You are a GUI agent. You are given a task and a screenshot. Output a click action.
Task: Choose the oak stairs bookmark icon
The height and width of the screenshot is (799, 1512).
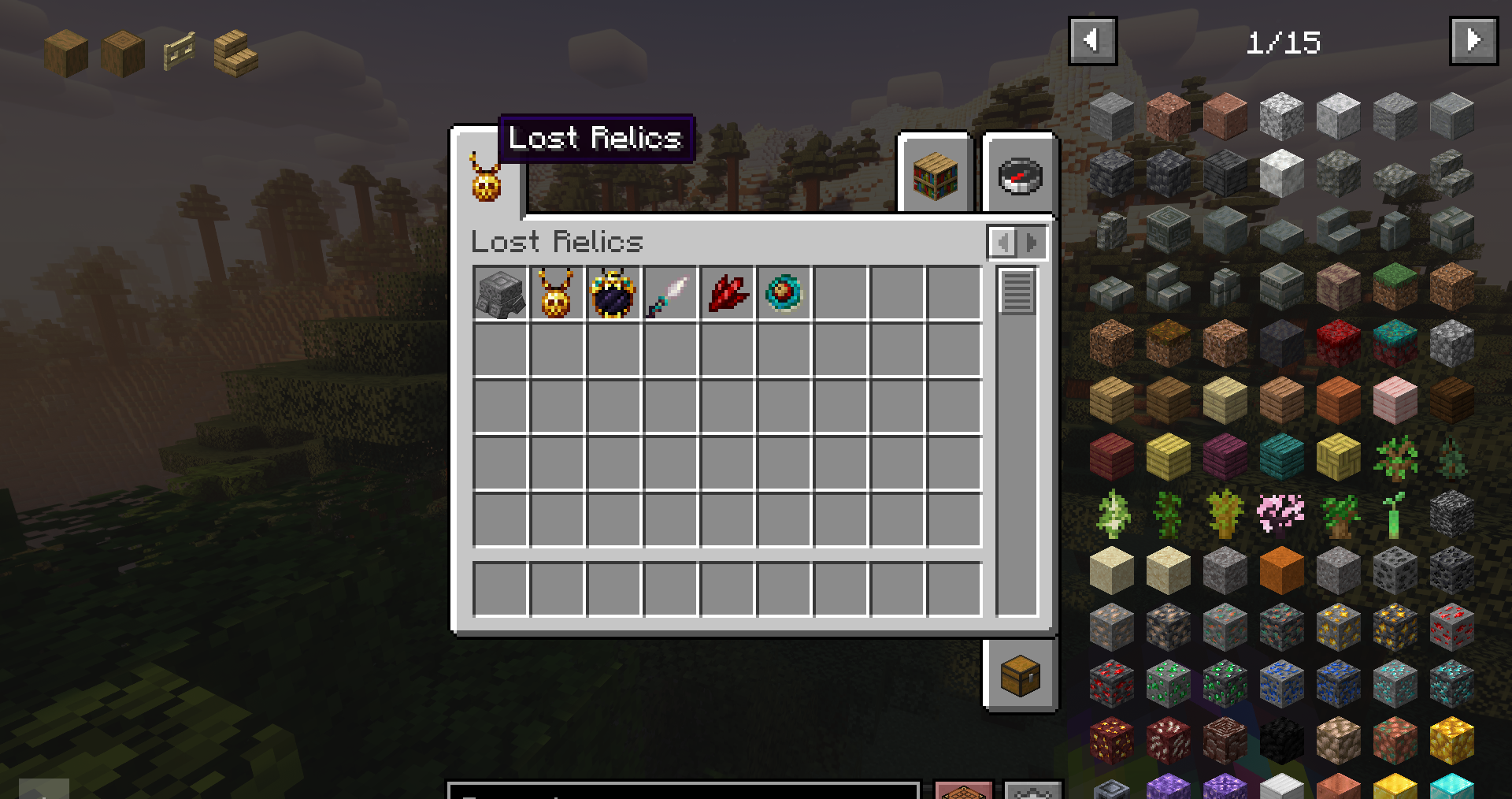point(235,53)
